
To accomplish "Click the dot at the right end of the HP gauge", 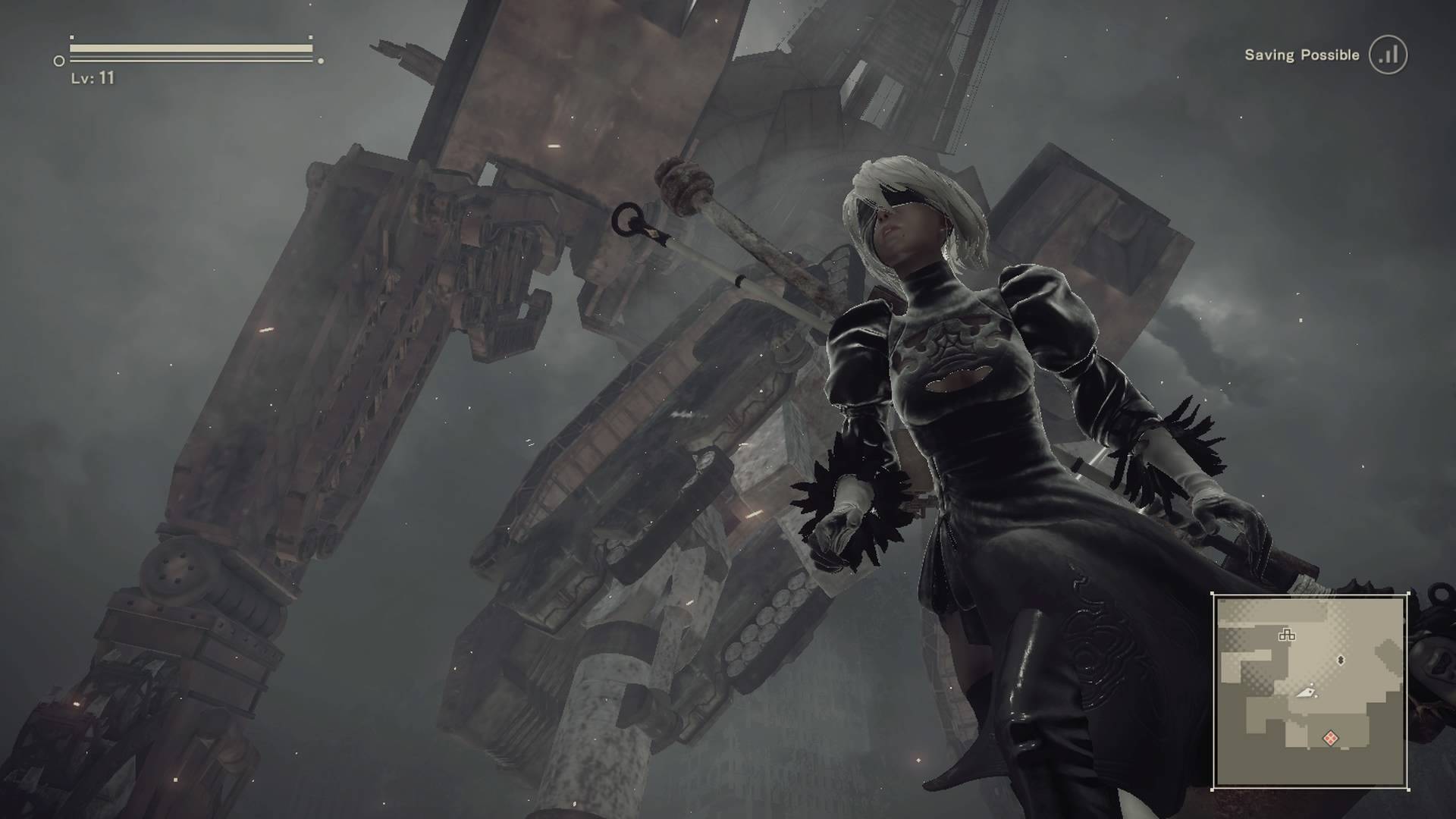I will [x=322, y=60].
